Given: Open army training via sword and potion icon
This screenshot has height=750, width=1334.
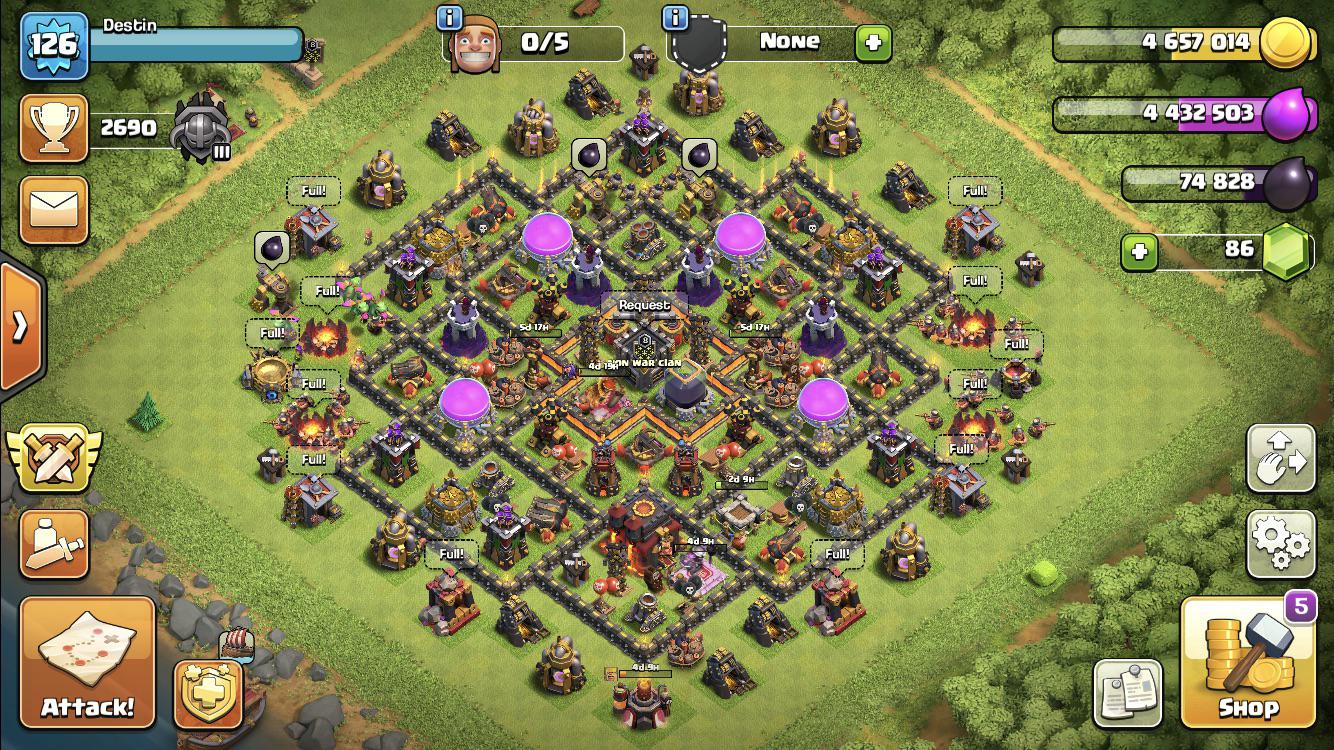Looking at the screenshot, I should tap(54, 545).
